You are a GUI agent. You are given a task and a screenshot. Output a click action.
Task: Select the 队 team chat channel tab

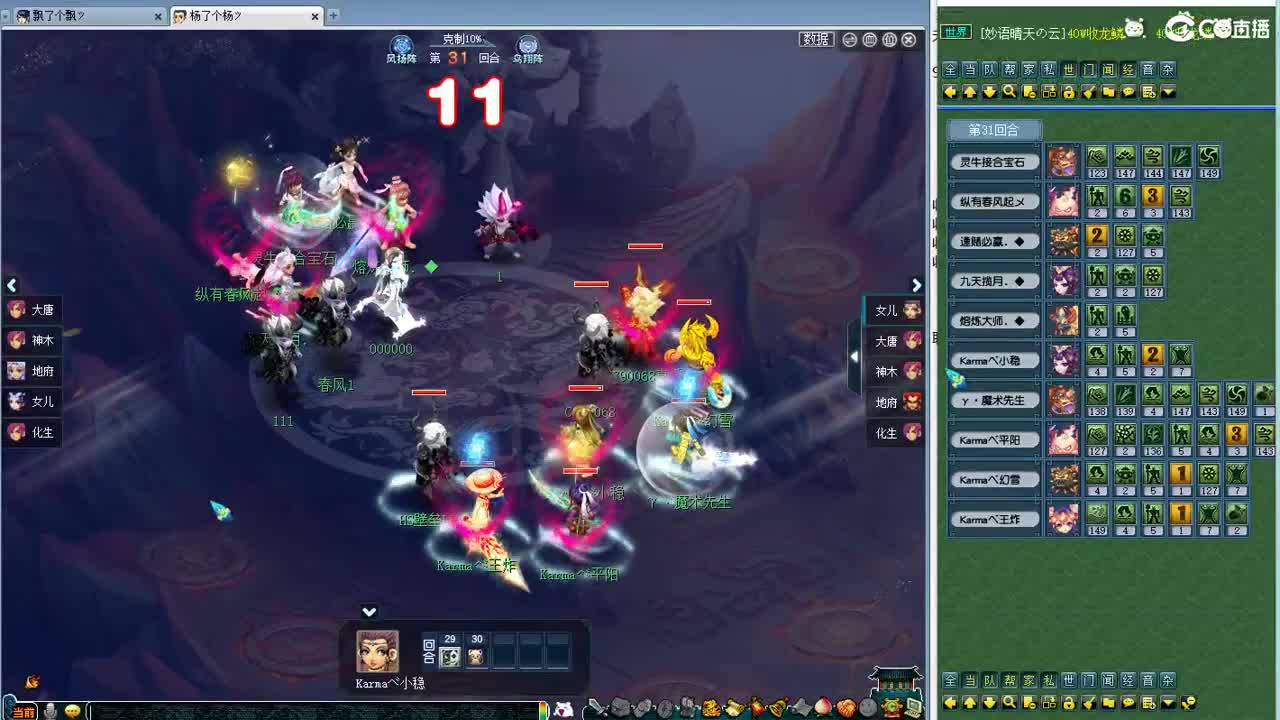[x=990, y=69]
